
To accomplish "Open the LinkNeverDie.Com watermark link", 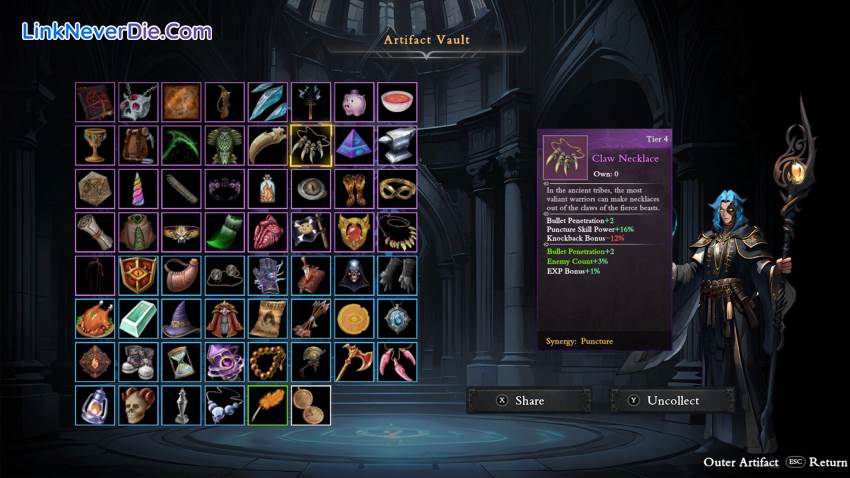I will [x=117, y=31].
